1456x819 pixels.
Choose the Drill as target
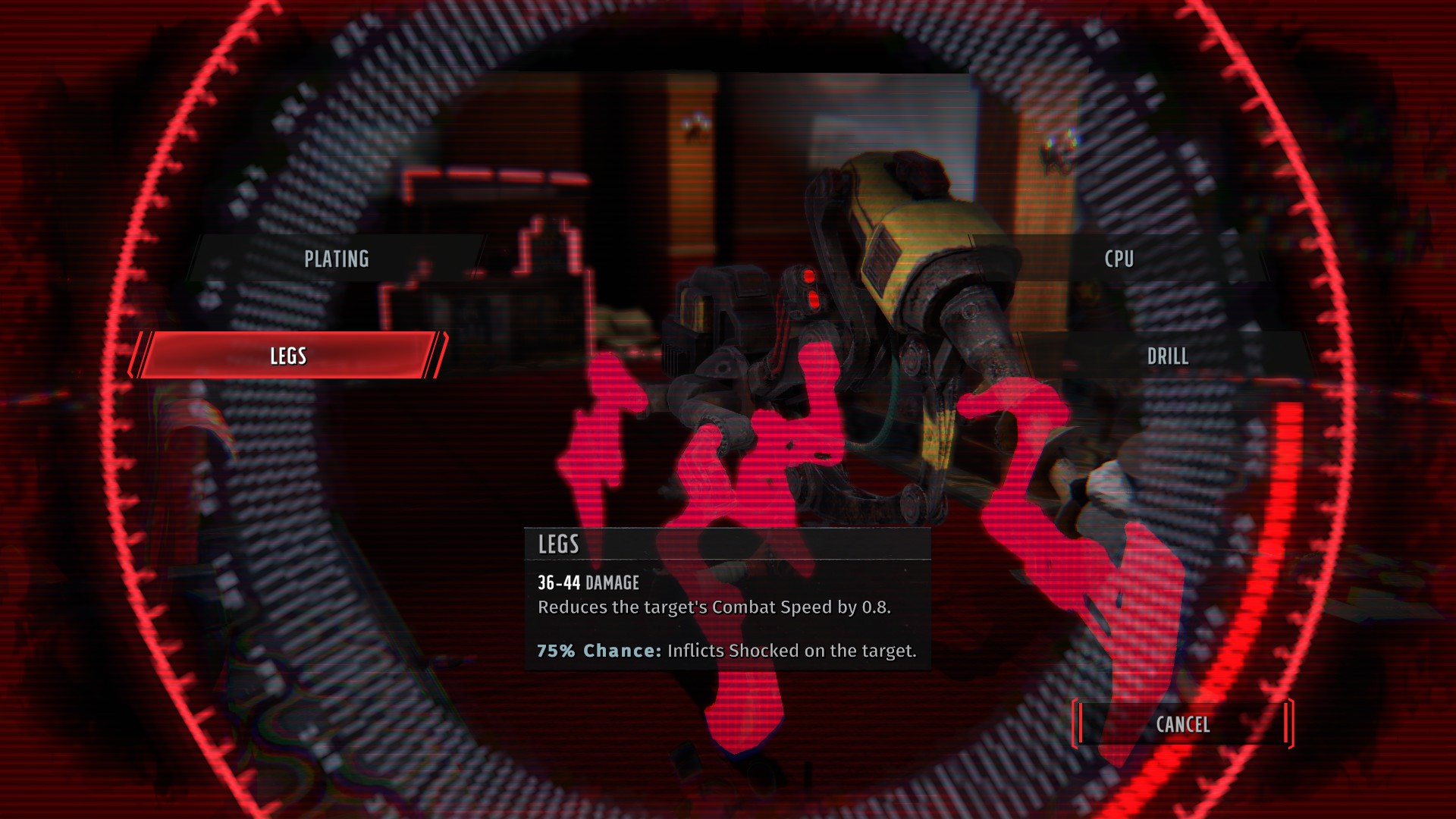click(x=1167, y=356)
